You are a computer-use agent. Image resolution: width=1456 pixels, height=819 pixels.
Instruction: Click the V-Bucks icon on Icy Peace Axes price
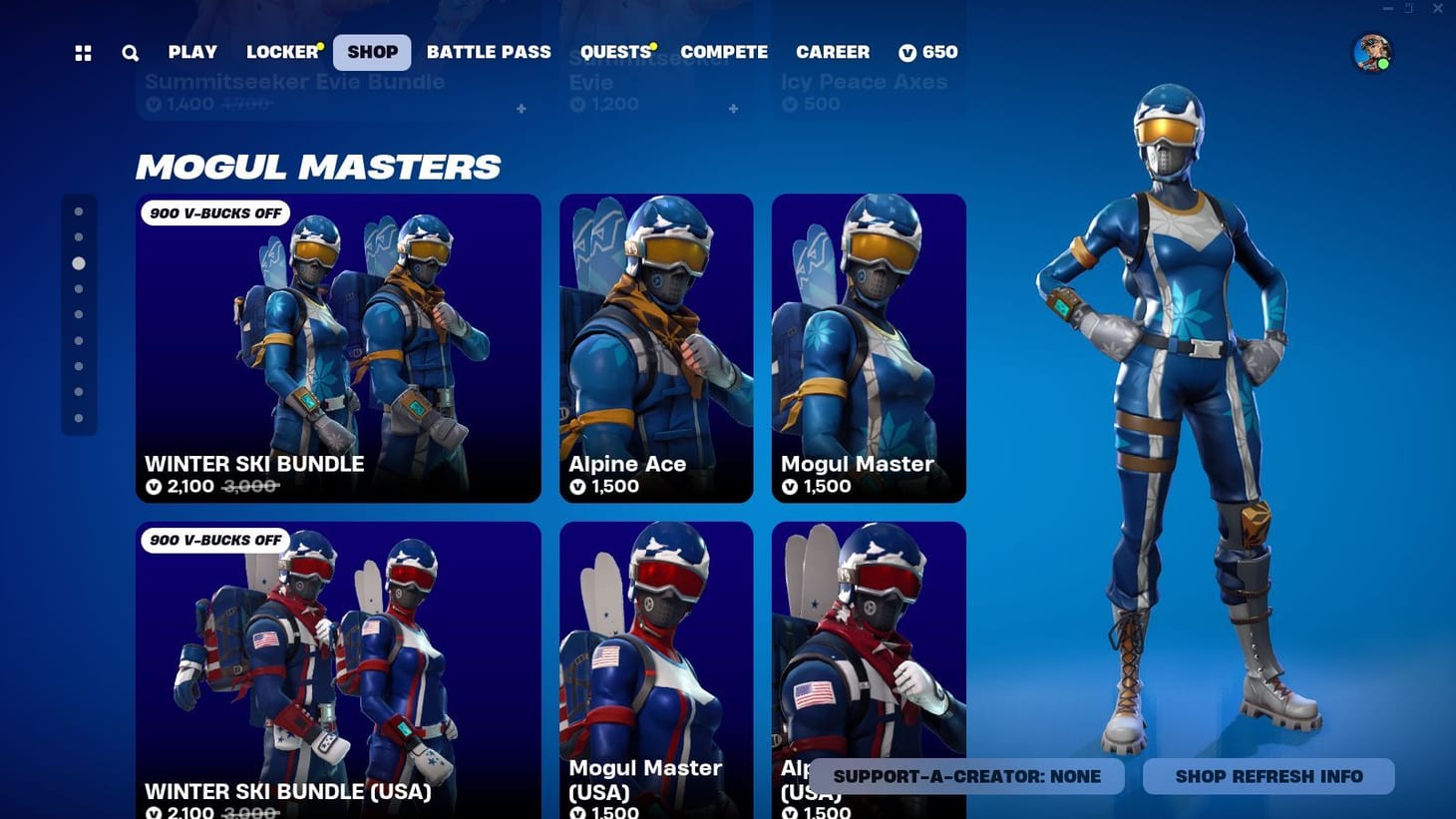pyautogui.click(x=789, y=104)
